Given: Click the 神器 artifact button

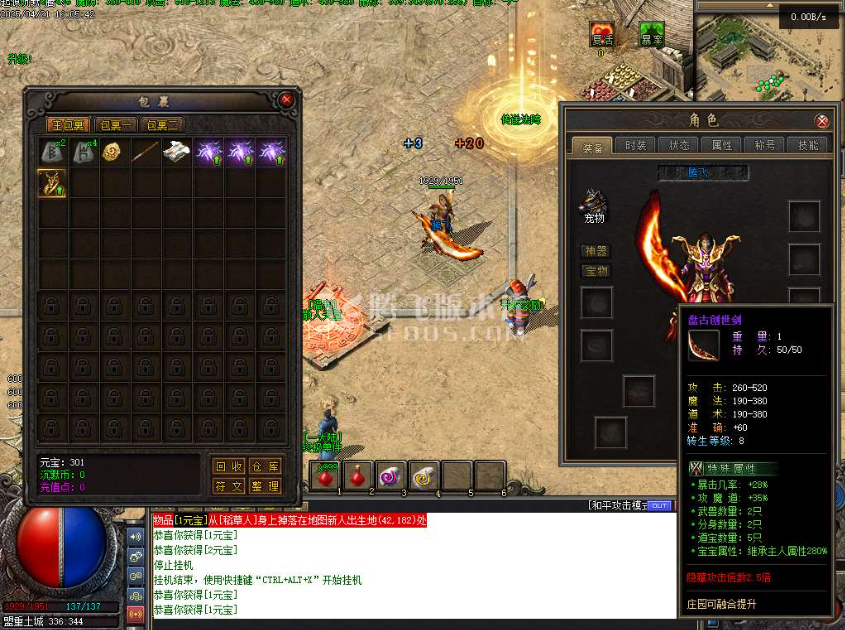Looking at the screenshot, I should click(596, 251).
